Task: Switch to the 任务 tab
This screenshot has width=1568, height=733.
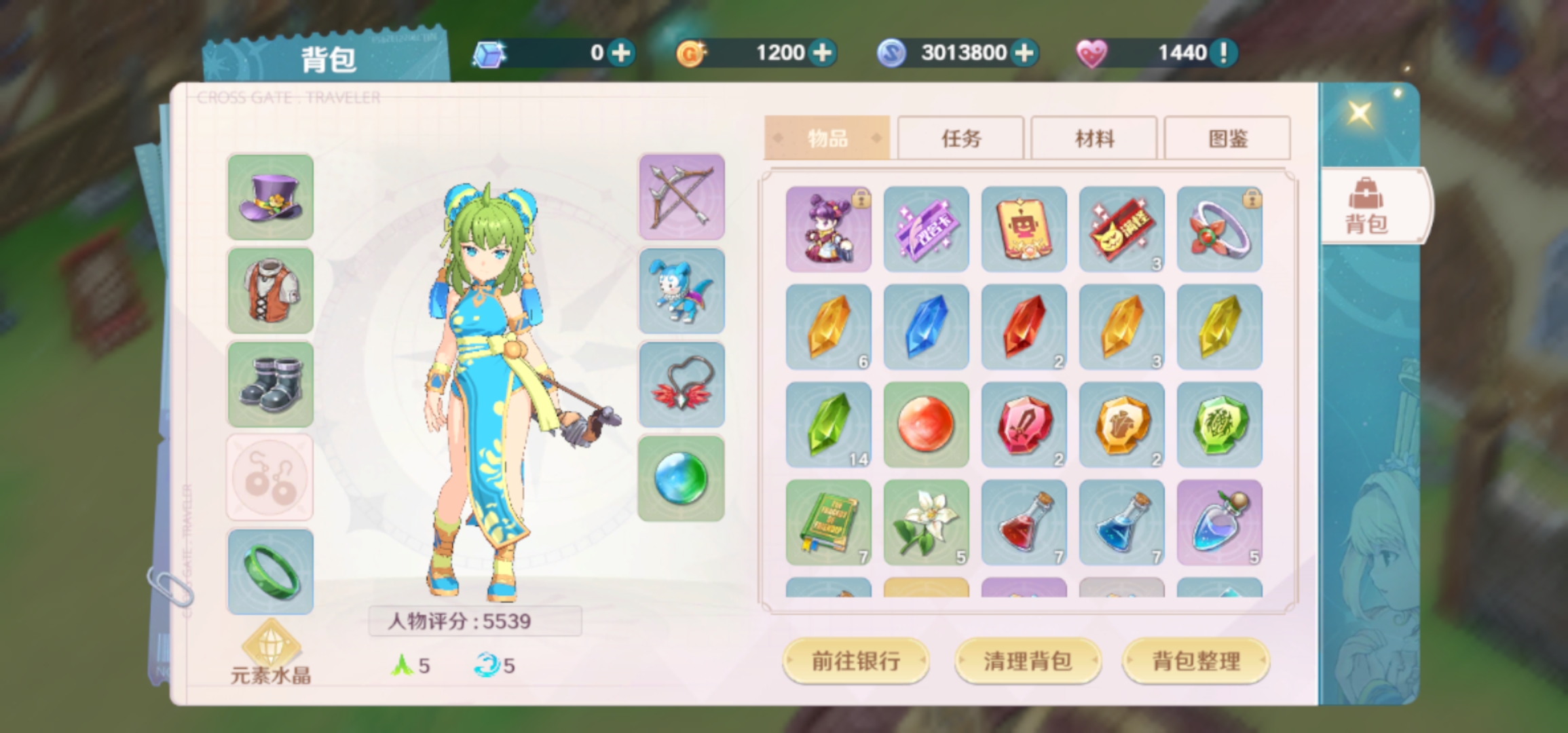Action: pos(960,138)
